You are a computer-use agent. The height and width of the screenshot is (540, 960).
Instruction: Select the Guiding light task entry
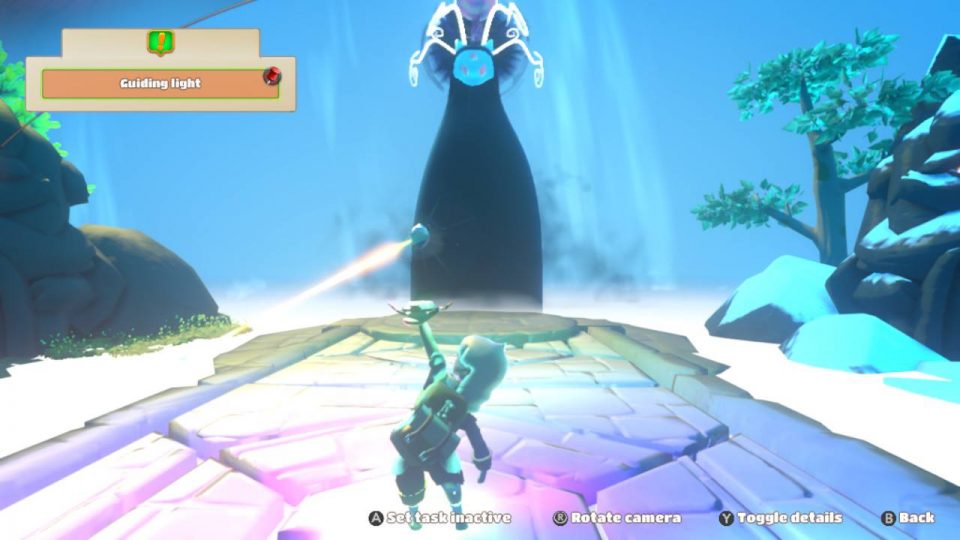click(159, 84)
